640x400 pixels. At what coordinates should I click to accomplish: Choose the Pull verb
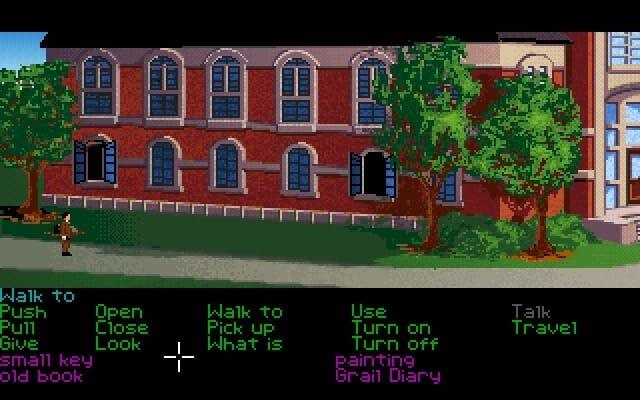(19, 328)
